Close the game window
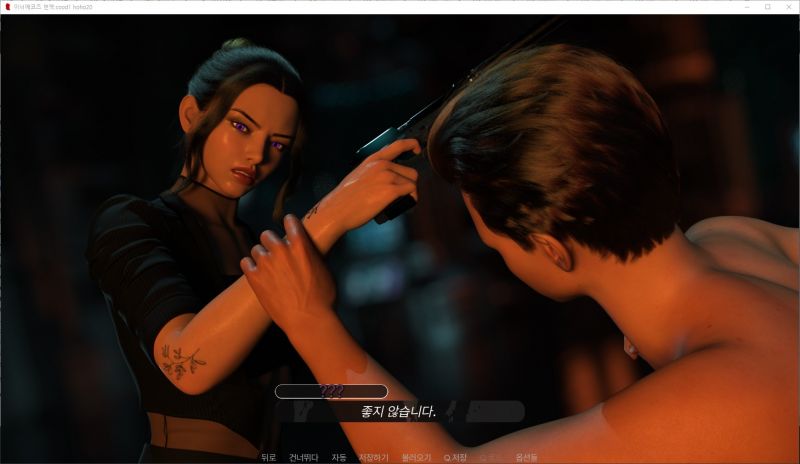The width and height of the screenshot is (800, 464). pos(789,6)
